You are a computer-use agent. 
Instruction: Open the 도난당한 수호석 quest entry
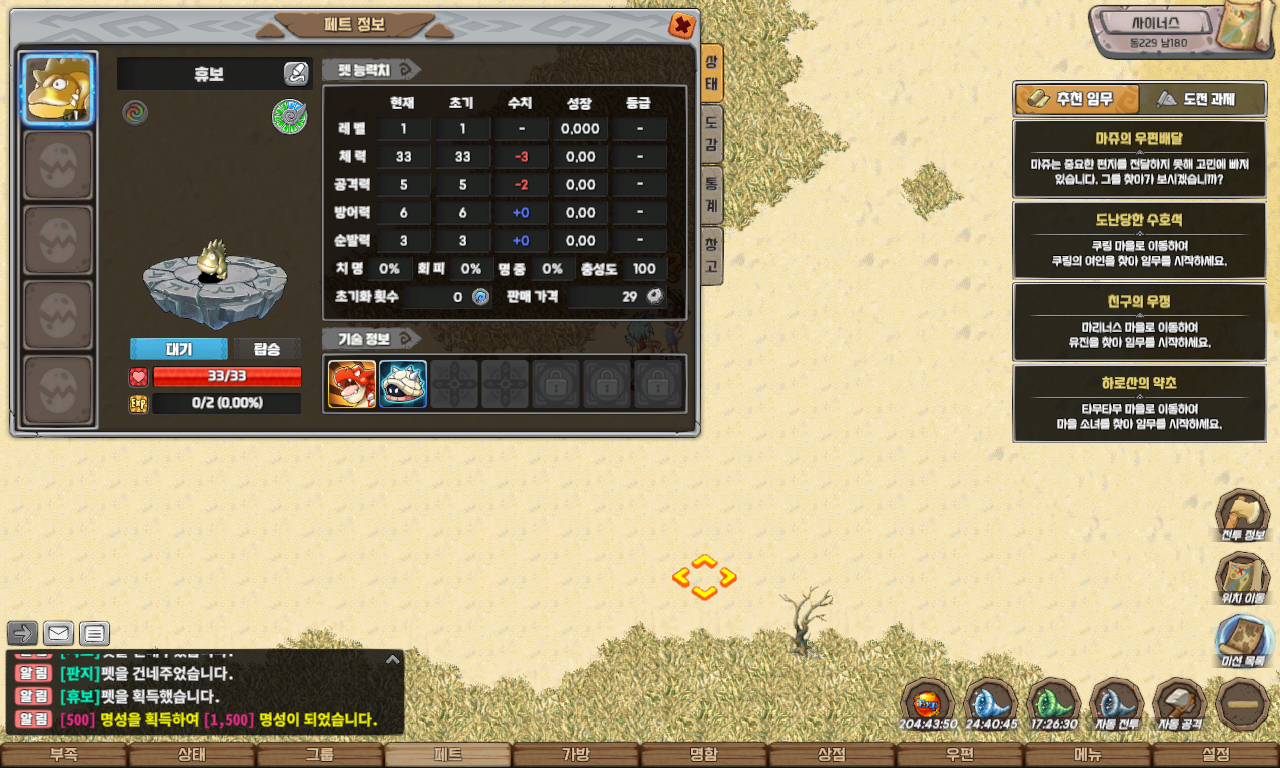tap(1139, 240)
